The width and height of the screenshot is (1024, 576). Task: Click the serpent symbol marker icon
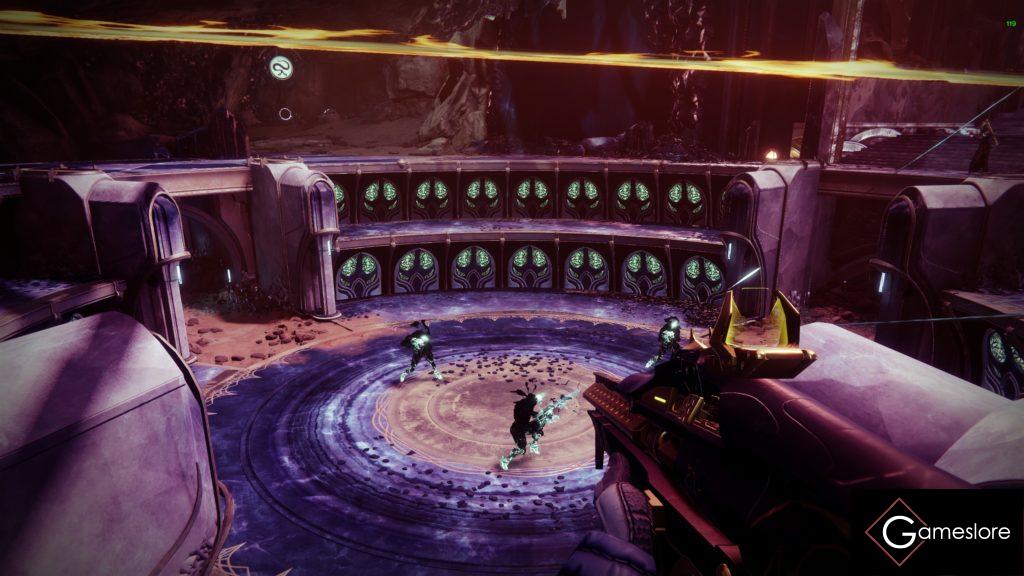(x=281, y=68)
